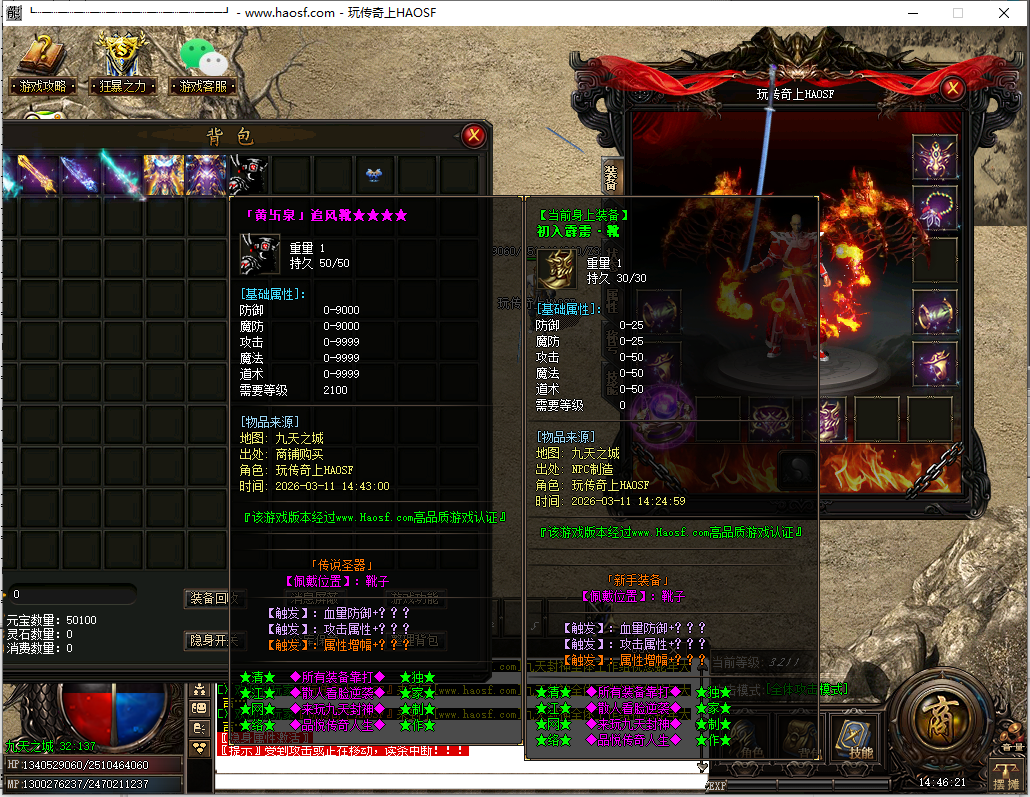Minimize the game window

click(911, 13)
